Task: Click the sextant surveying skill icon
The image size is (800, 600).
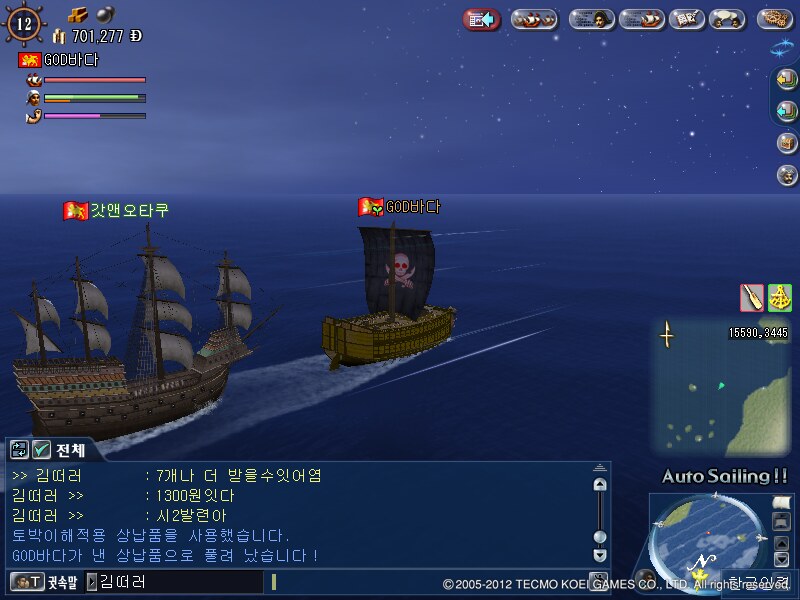Action: (x=779, y=297)
